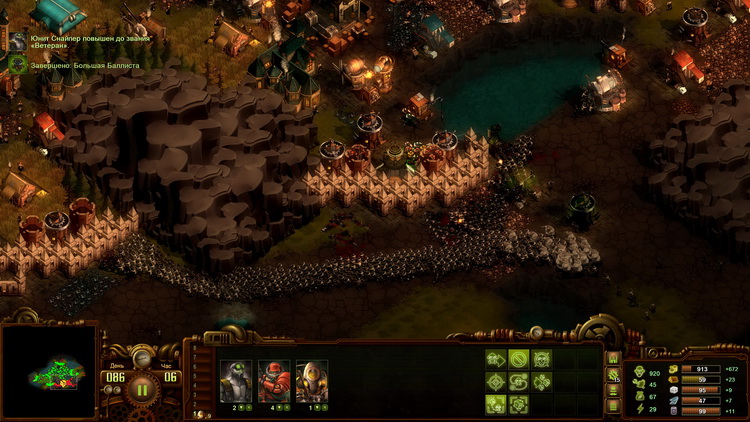Activate the Move command arrow icon
The width and height of the screenshot is (750, 422).
495,359
